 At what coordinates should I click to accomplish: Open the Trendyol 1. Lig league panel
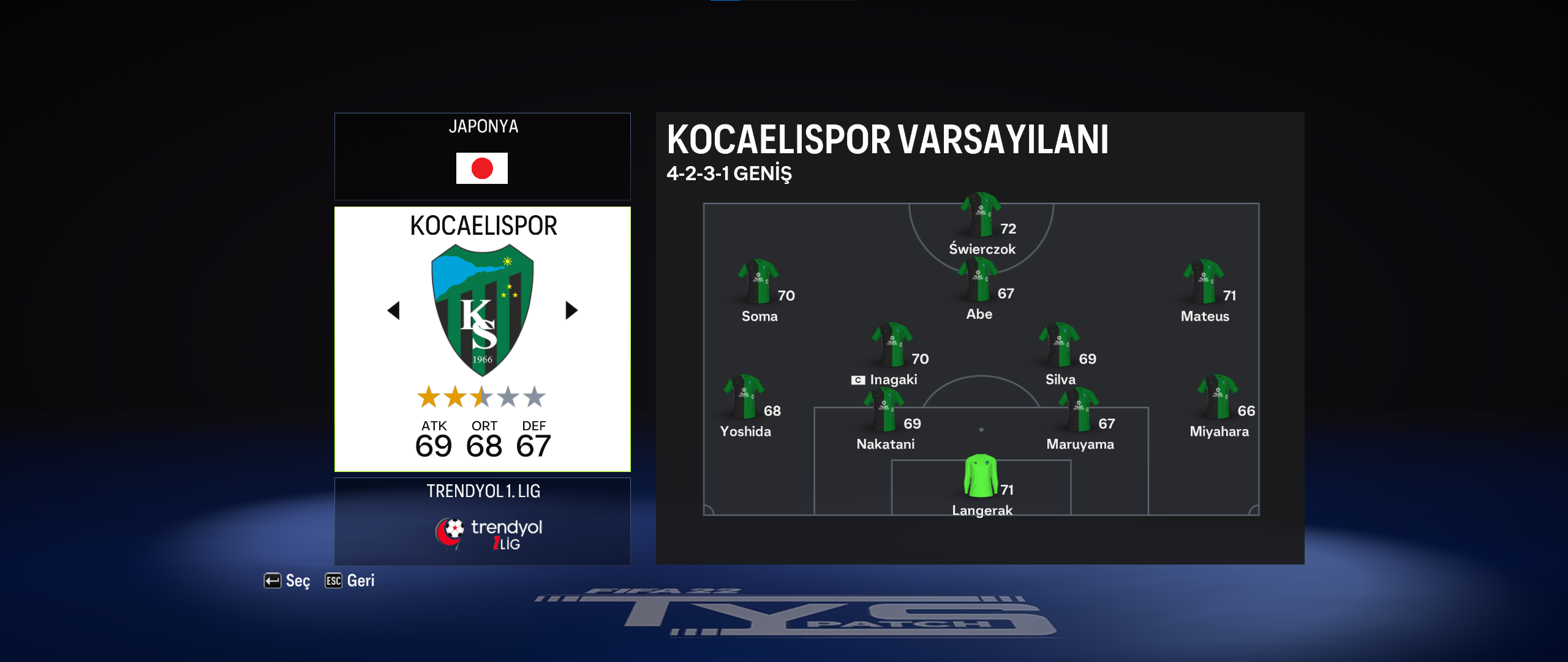[x=483, y=521]
